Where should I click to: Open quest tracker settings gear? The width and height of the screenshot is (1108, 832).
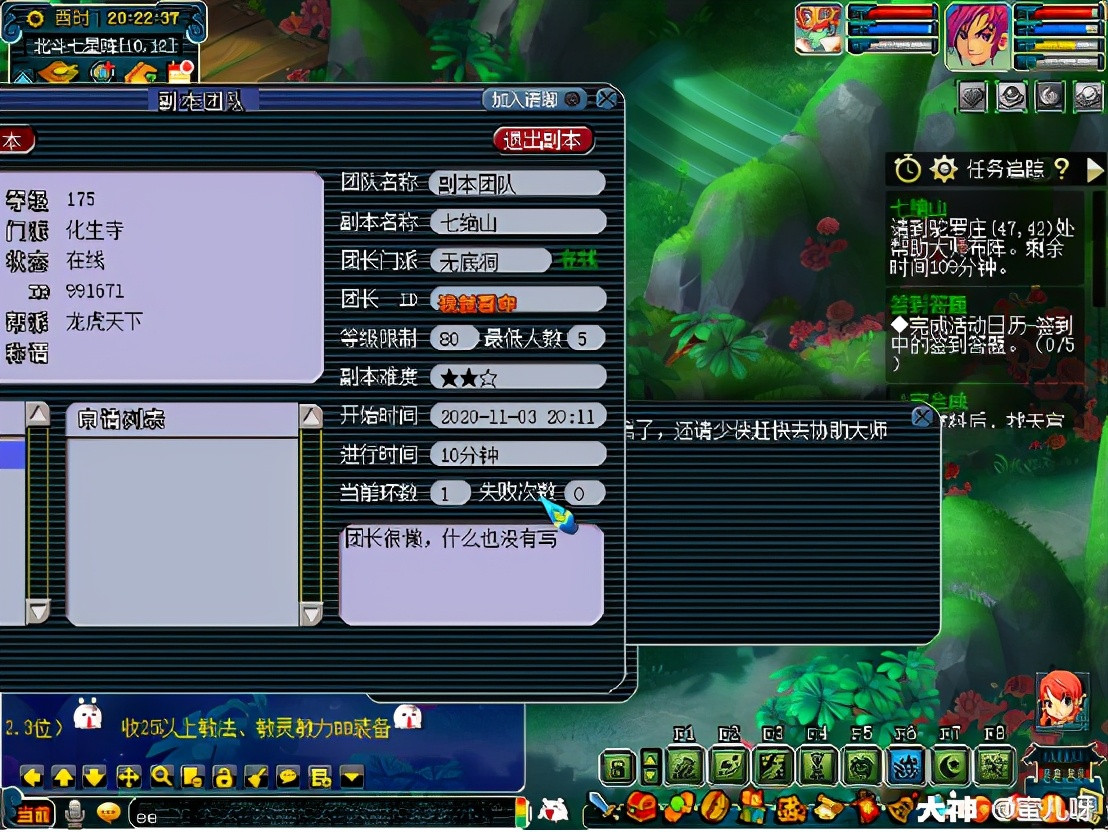[x=944, y=169]
